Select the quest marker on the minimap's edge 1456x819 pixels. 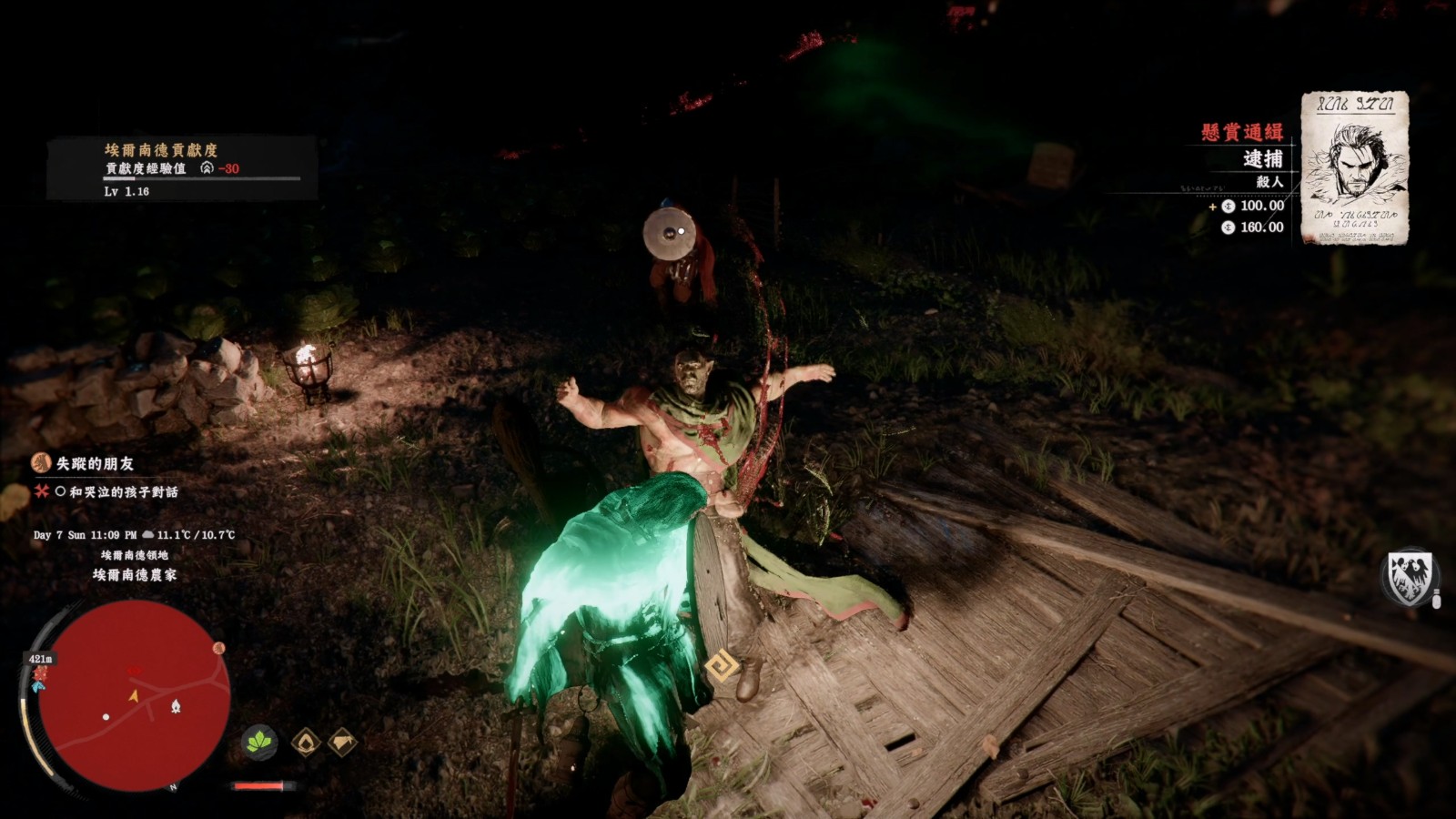point(218,648)
